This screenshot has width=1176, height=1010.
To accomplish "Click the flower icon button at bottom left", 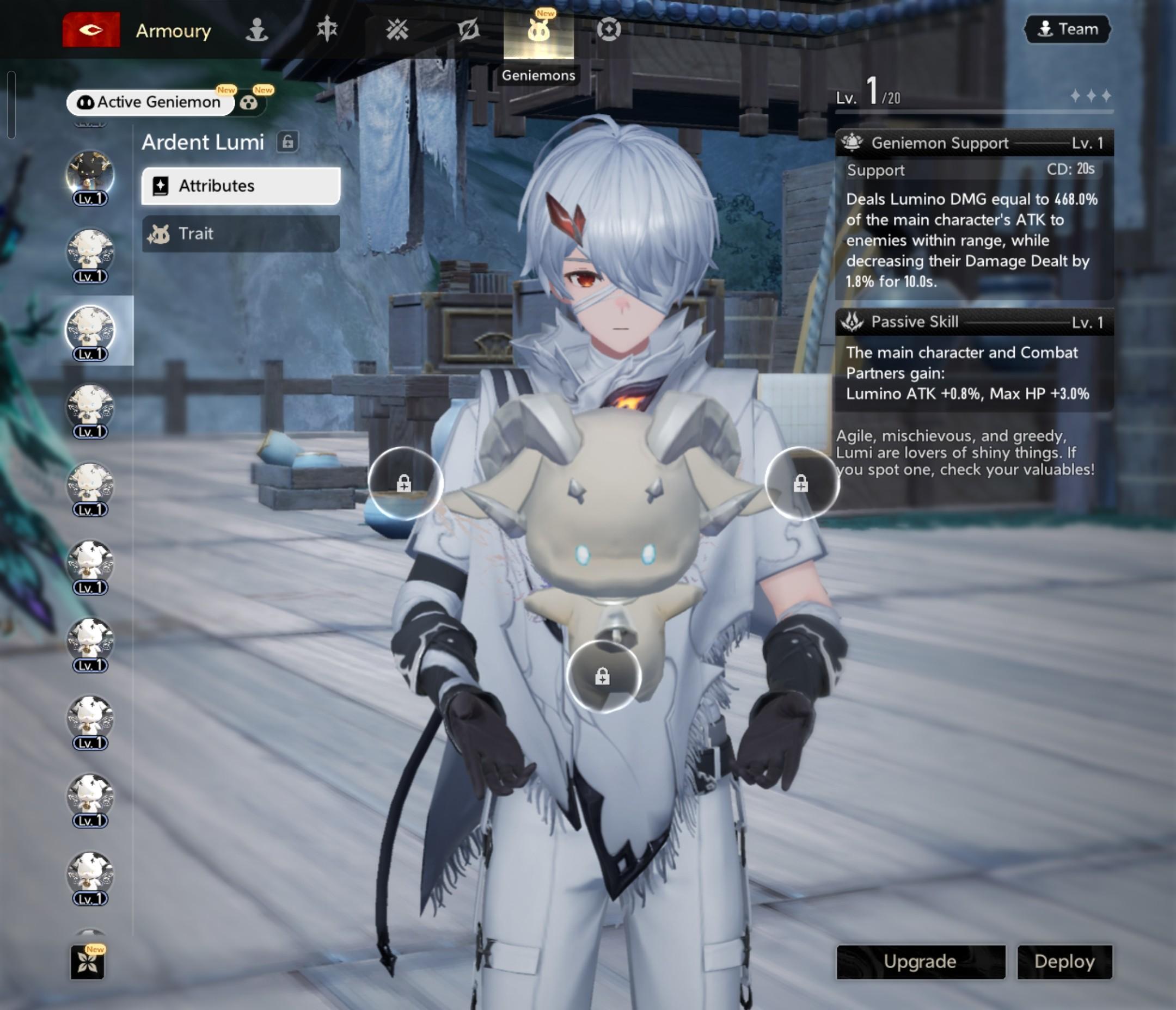I will click(x=88, y=962).
